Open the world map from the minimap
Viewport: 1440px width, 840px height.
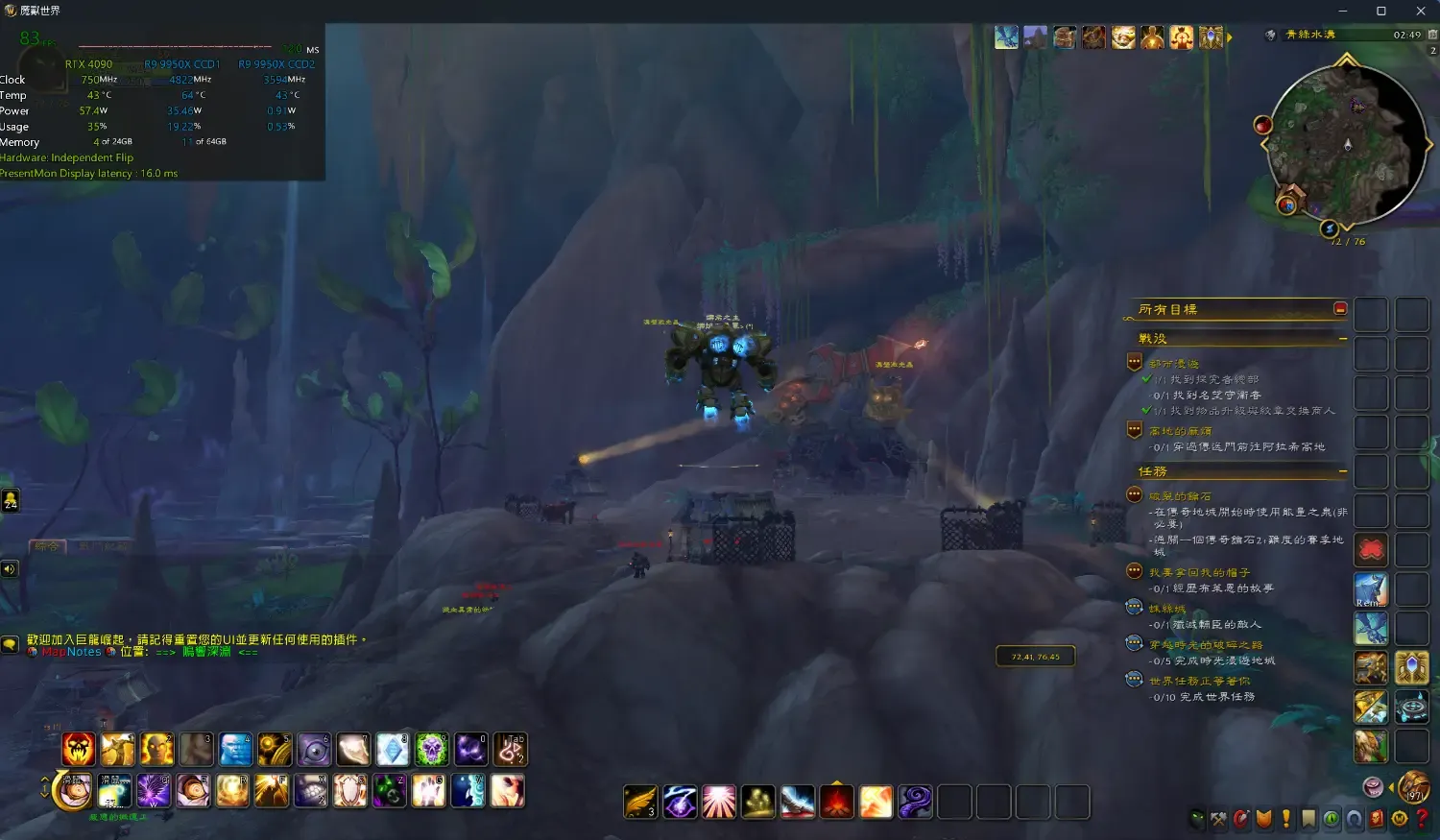point(1347,144)
